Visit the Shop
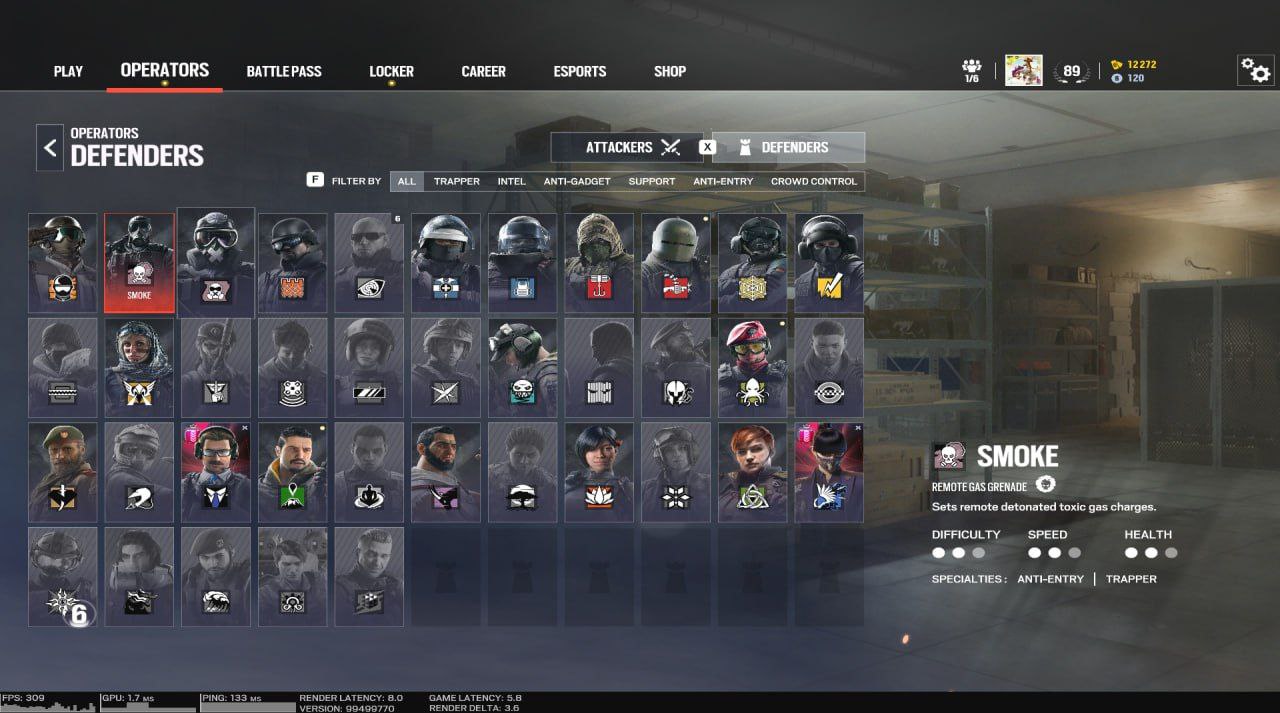Screen dimensions: 1280x713 click(x=670, y=72)
